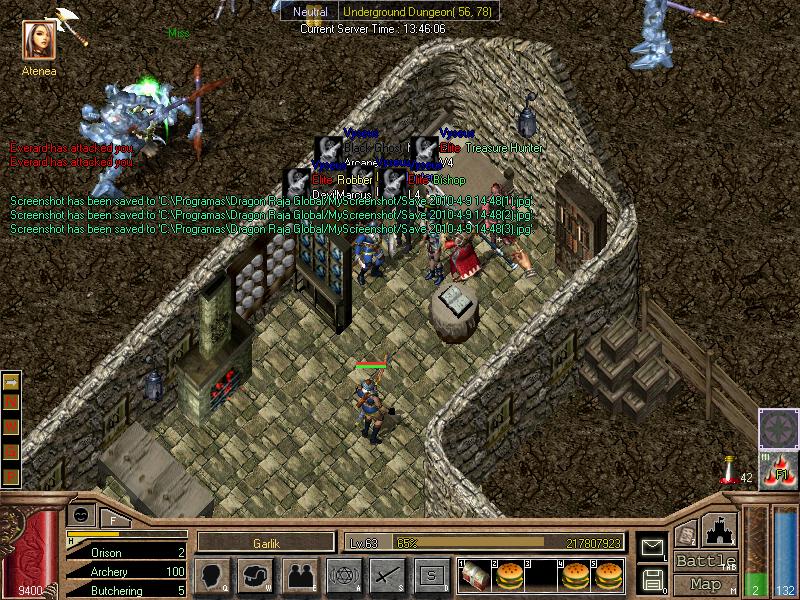Image resolution: width=800 pixels, height=600 pixels.
Task: Open the castle icon button
Action: click(x=721, y=528)
